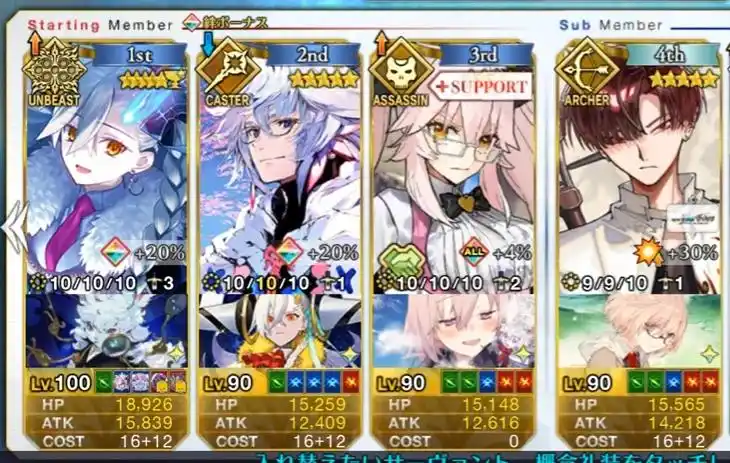This screenshot has height=463, width=730.
Task: Open the craft essence under the UNBEAST servant
Action: click(x=105, y=332)
